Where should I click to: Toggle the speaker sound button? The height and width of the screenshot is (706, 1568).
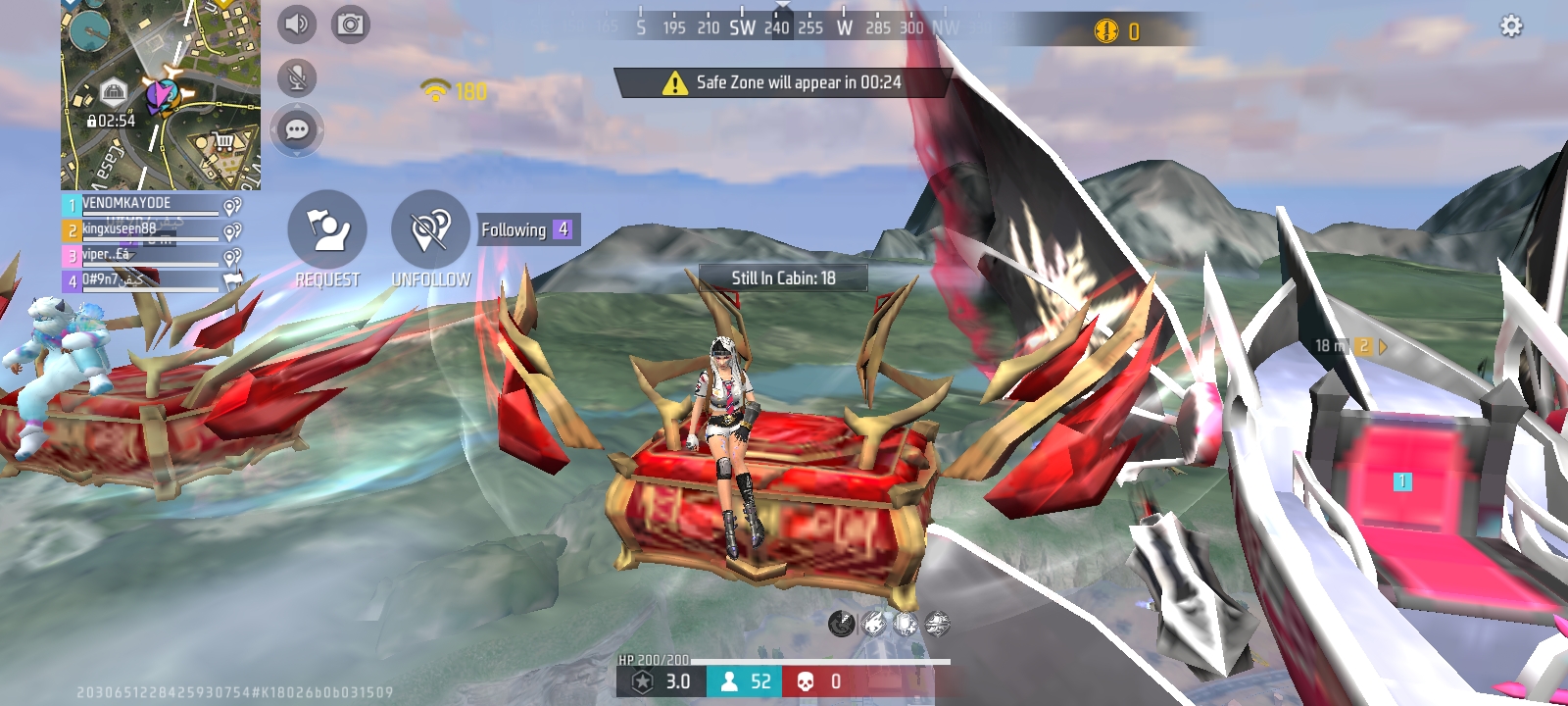click(297, 25)
